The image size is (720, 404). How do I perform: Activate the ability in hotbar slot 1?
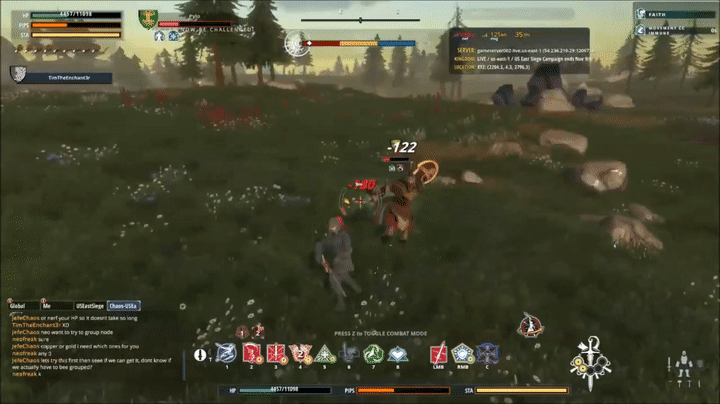(x=226, y=352)
